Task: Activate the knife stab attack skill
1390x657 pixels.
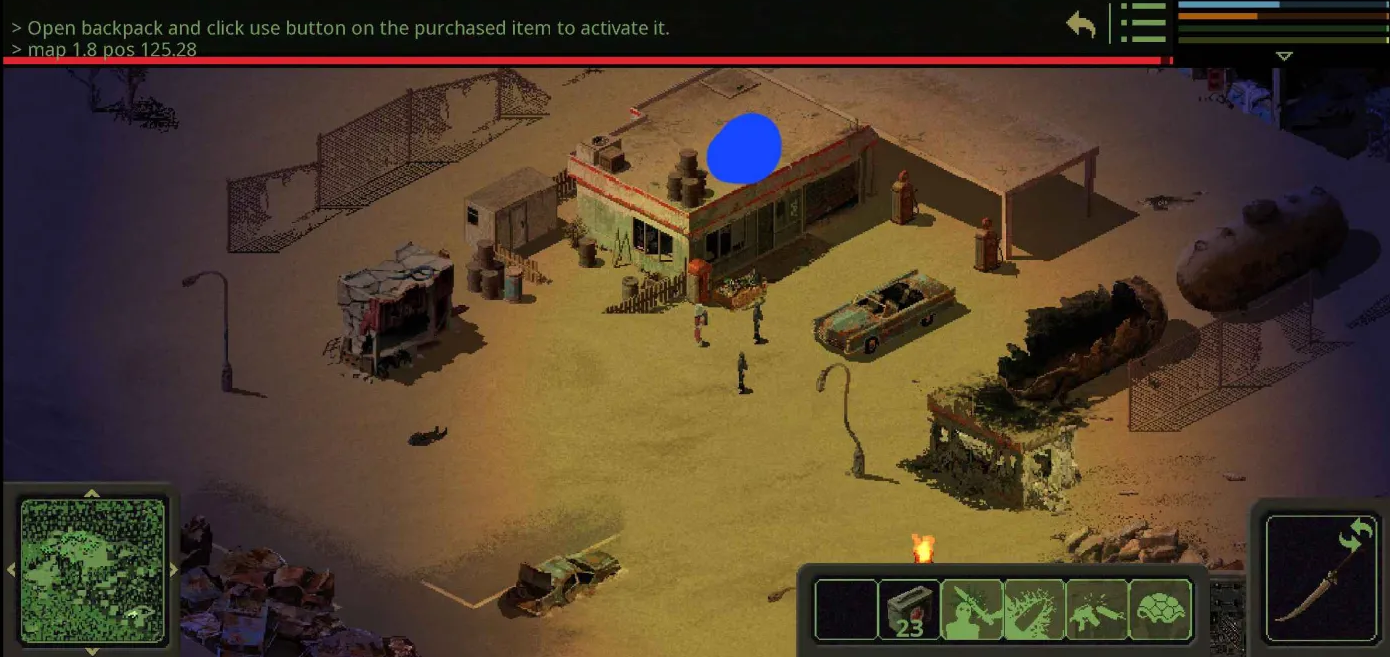Action: [x=972, y=609]
